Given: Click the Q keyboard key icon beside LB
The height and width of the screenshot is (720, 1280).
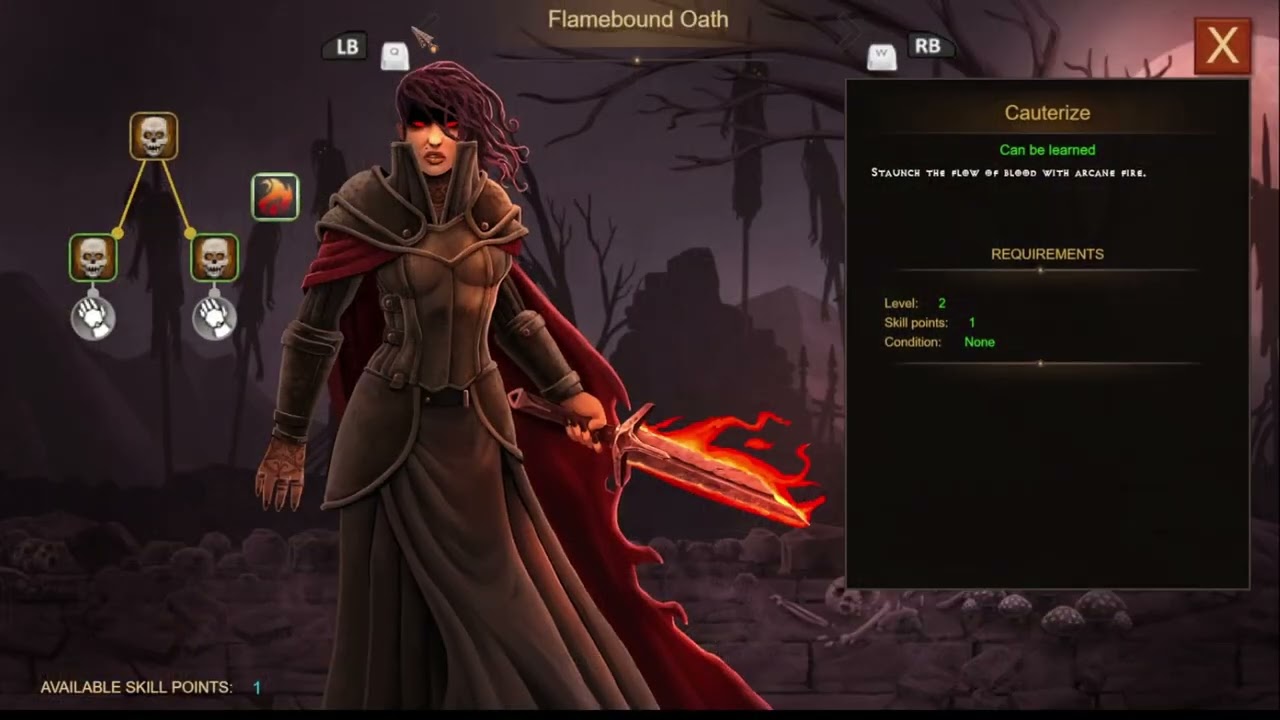Looking at the screenshot, I should pyautogui.click(x=393, y=55).
